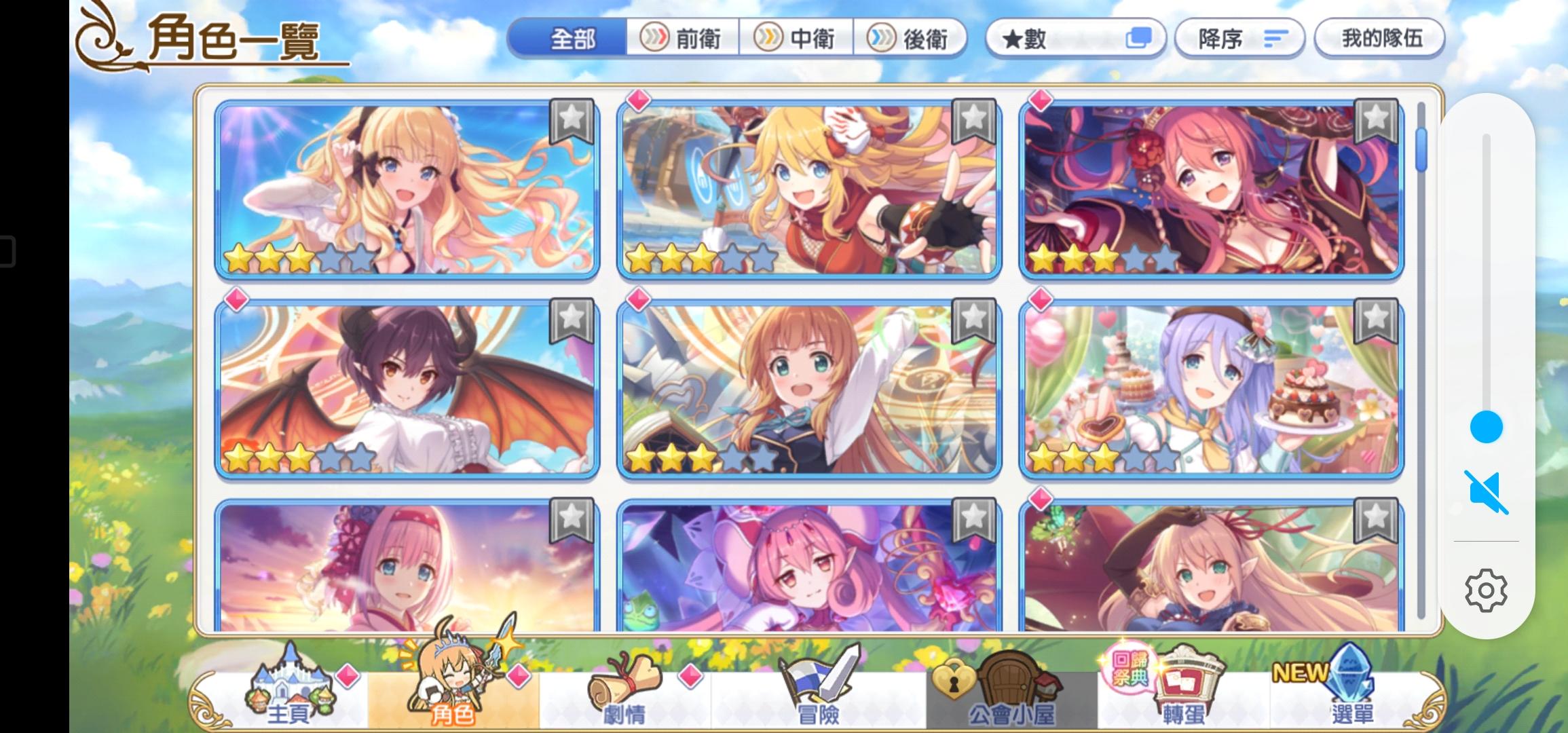
Task: Select the 後衛 rearguard filter button
Action: [x=912, y=39]
